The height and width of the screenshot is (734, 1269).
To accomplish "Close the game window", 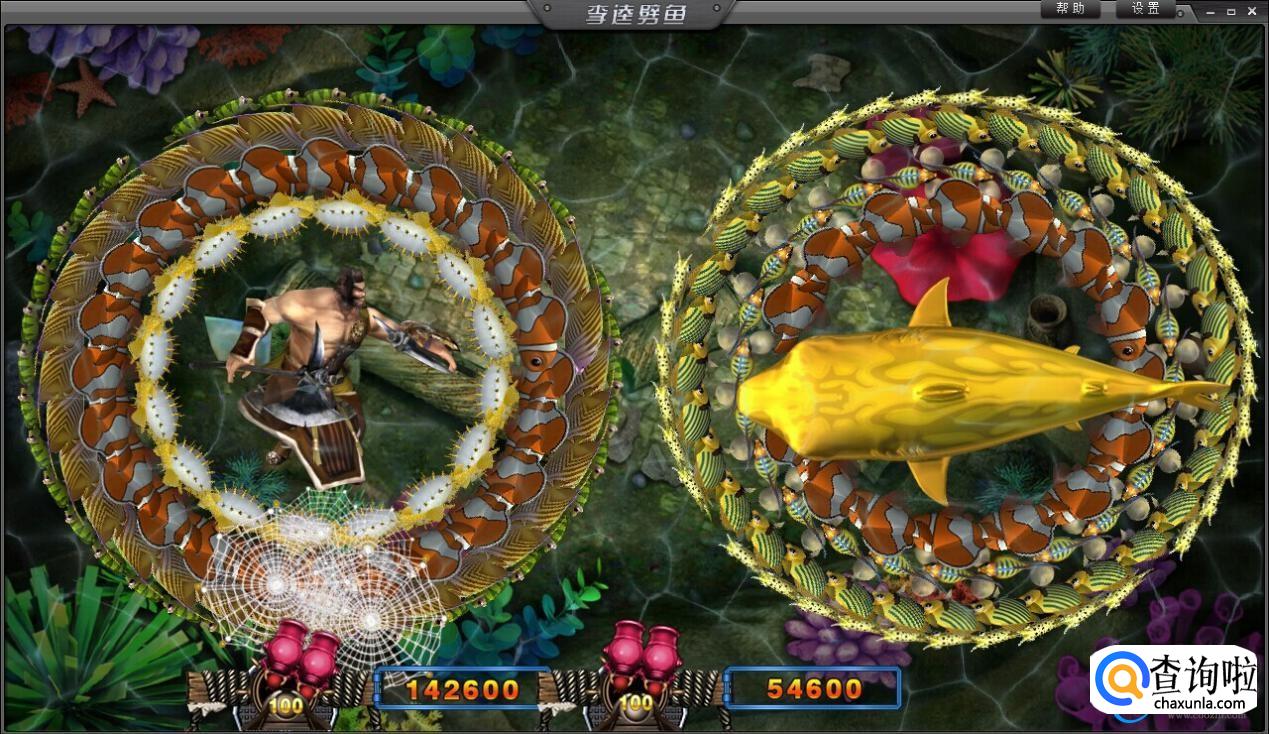I will [1254, 11].
